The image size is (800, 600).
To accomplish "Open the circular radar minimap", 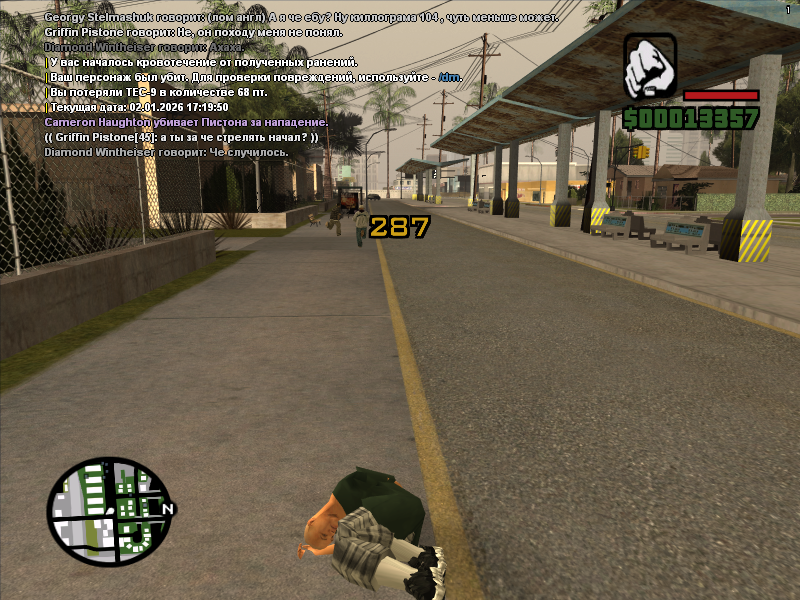I will tap(108, 511).
